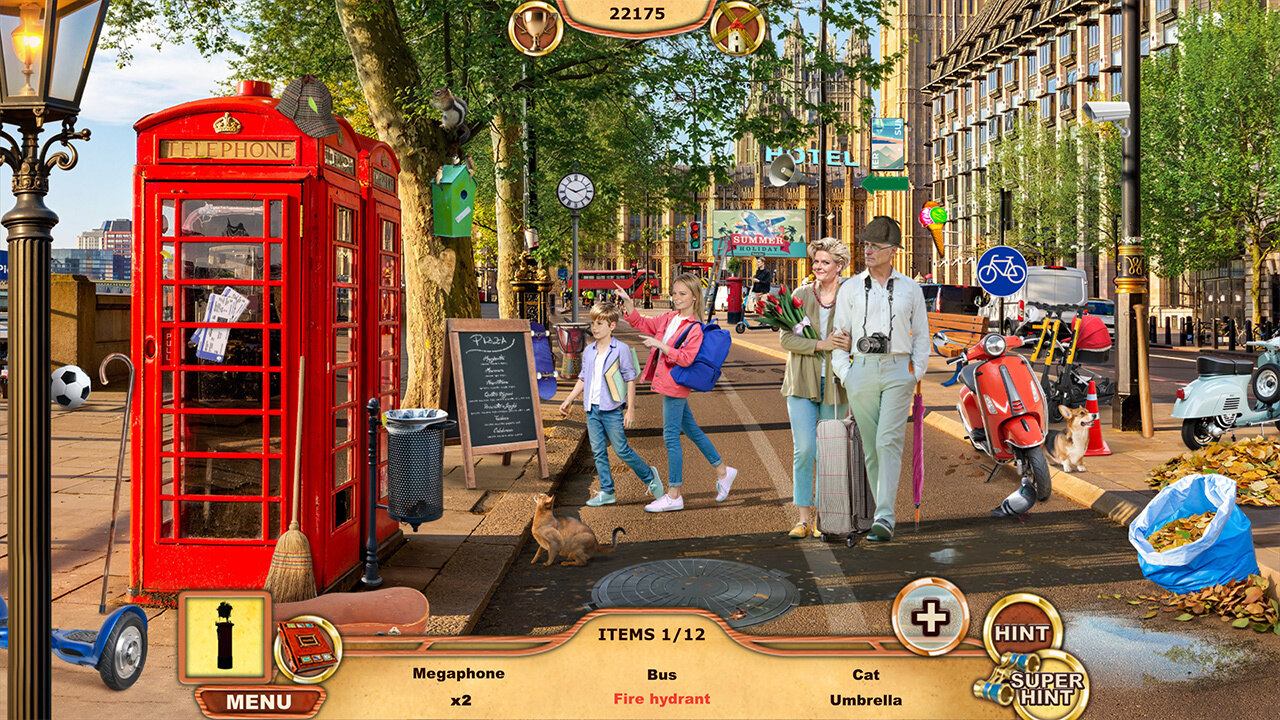Use the HINT button
Image resolution: width=1280 pixels, height=720 pixels.
(x=1022, y=632)
